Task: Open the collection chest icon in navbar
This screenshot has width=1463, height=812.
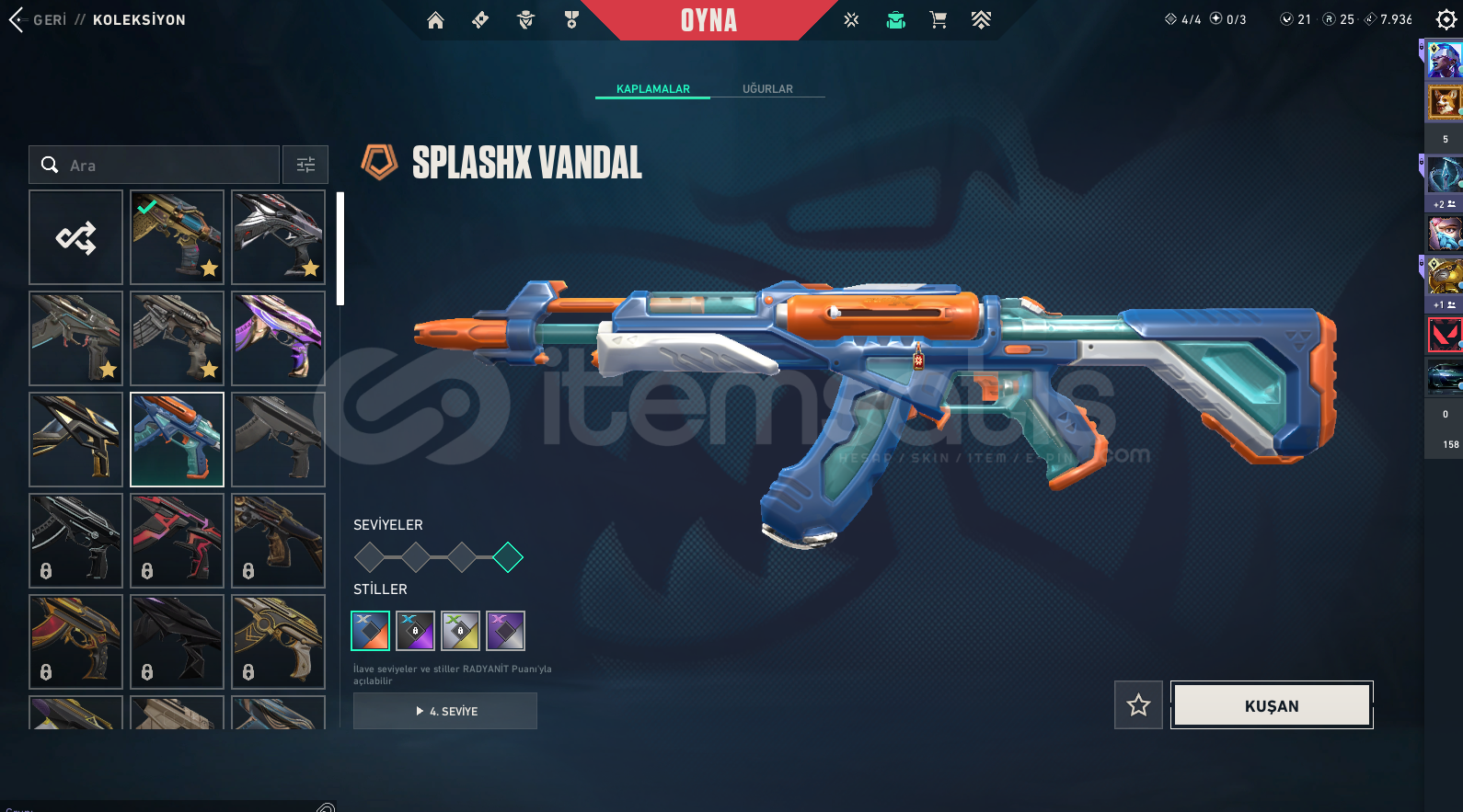Action: (x=895, y=20)
